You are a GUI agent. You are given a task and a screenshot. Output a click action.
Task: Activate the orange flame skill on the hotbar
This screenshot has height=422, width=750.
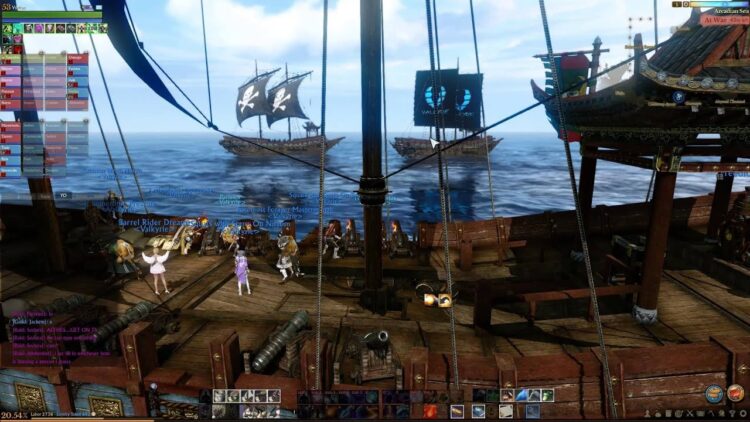pyautogui.click(x=431, y=410)
